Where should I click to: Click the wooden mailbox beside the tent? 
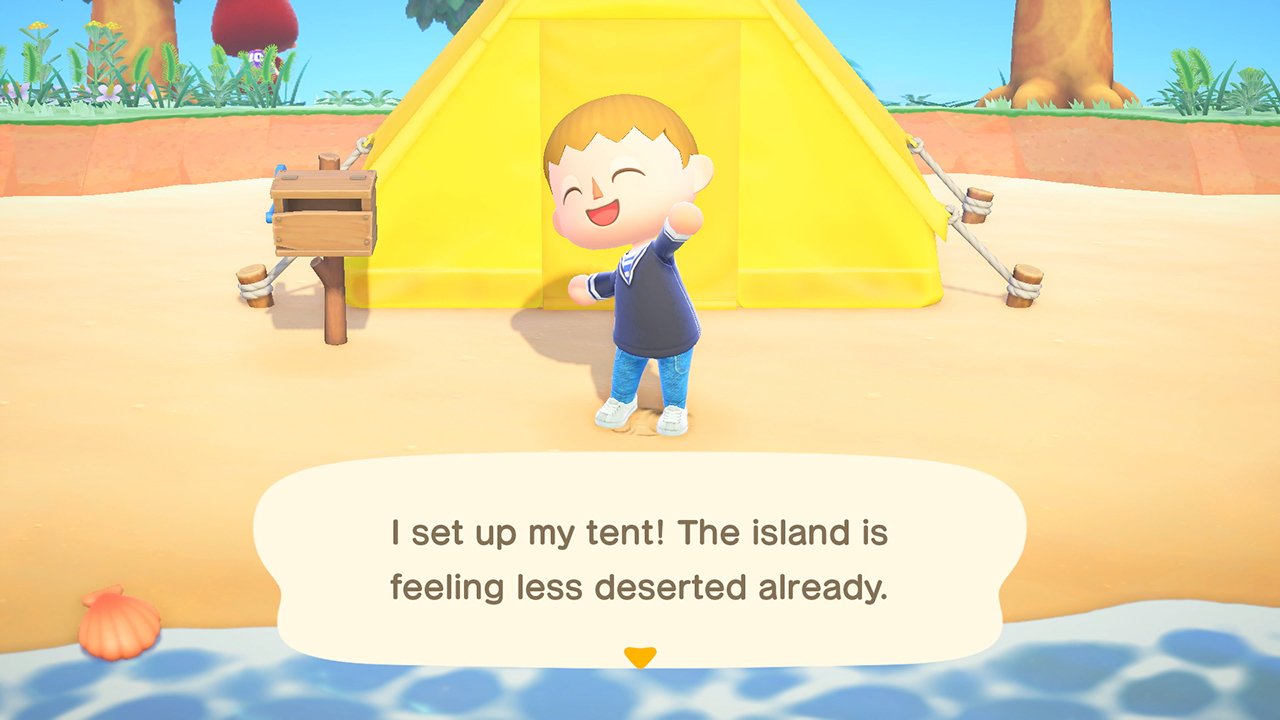pos(325,215)
